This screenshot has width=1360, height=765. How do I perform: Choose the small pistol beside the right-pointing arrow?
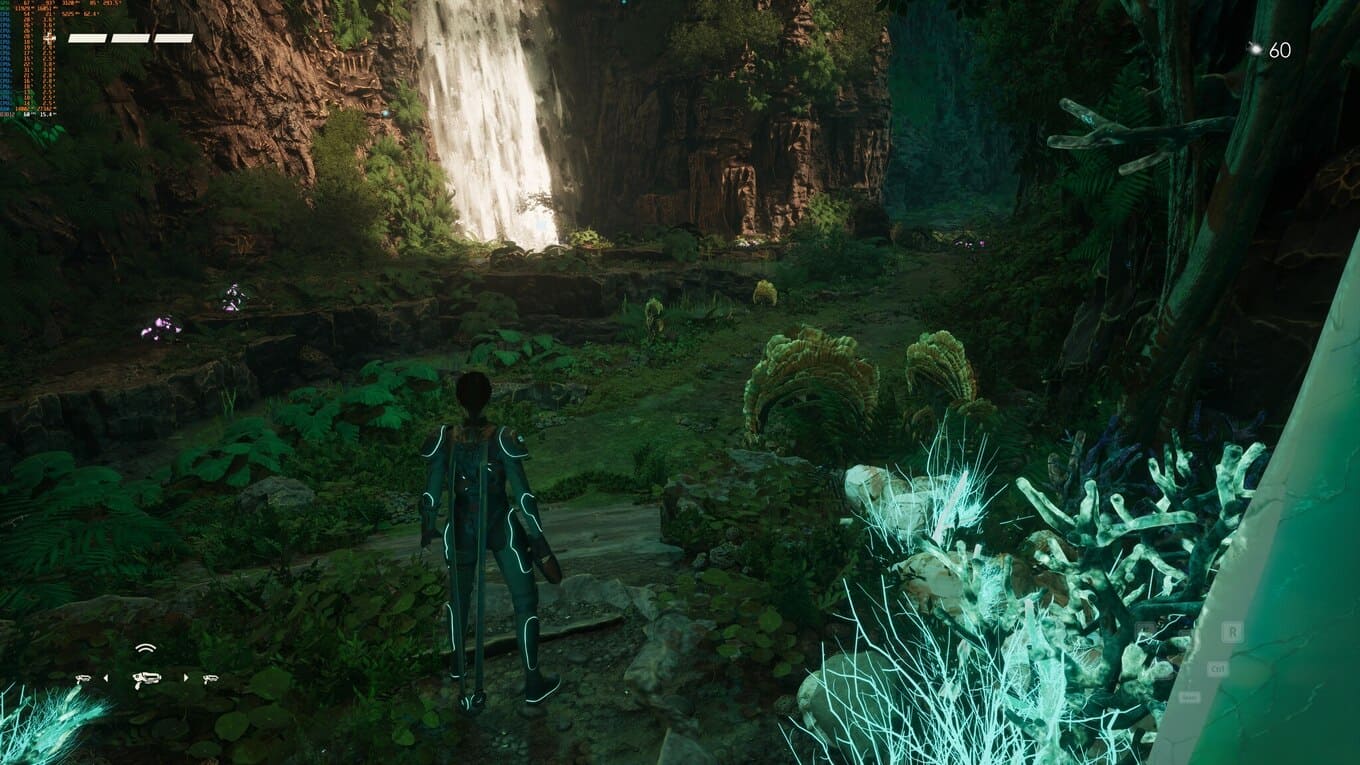[210, 679]
